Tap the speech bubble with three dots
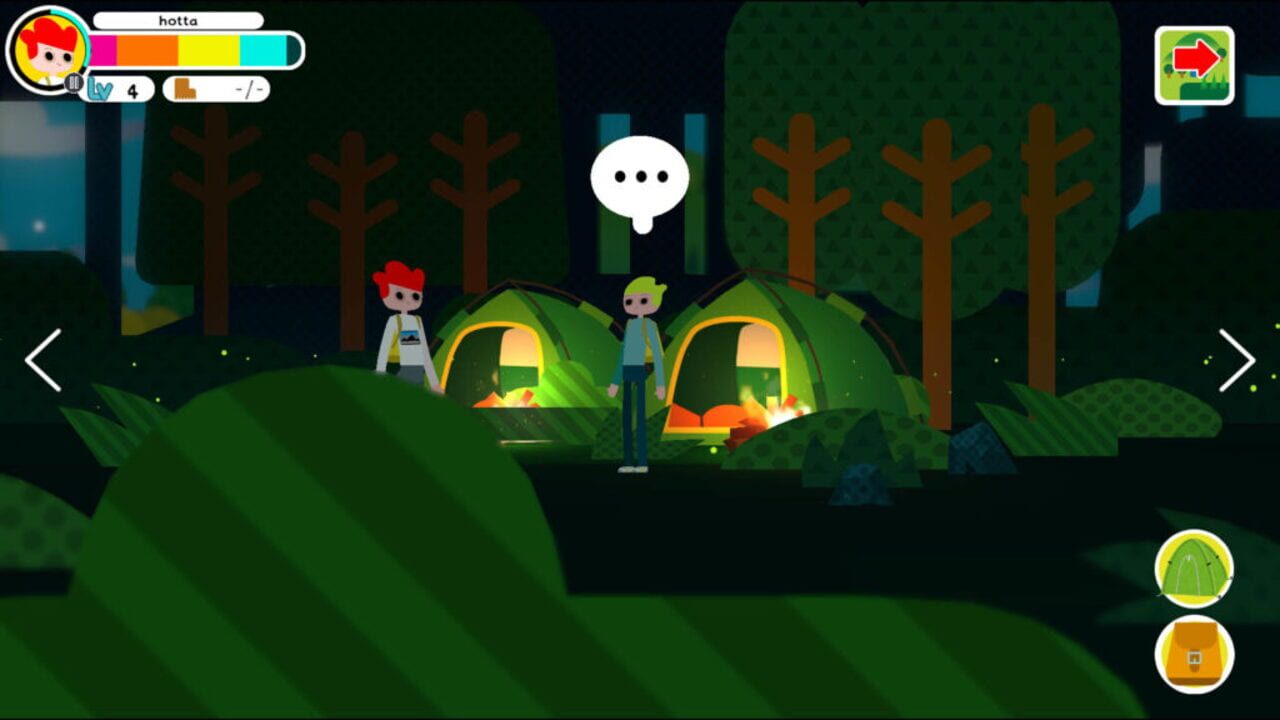Viewport: 1280px width, 720px height. coord(640,178)
